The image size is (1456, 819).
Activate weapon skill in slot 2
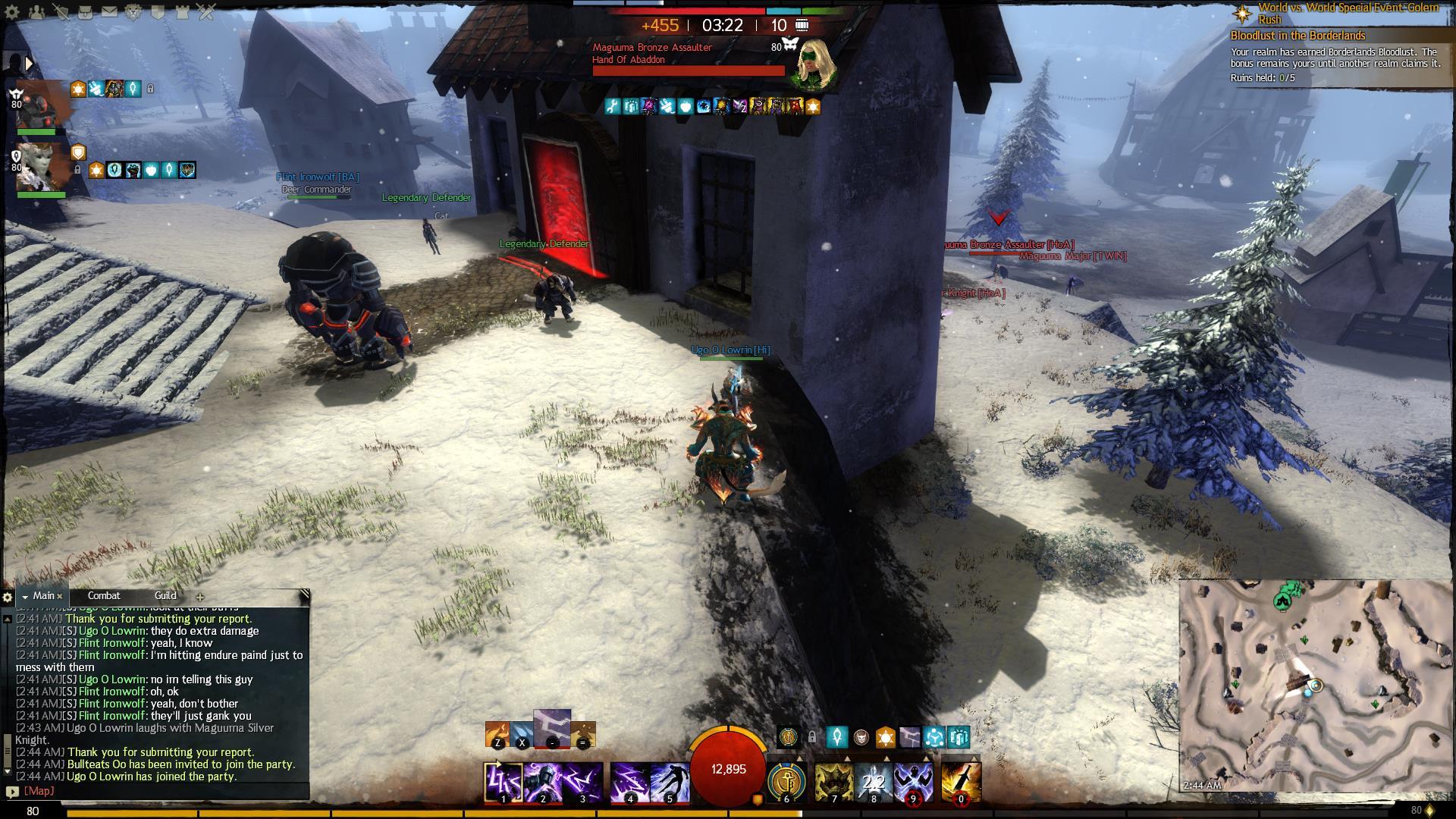pyautogui.click(x=543, y=783)
